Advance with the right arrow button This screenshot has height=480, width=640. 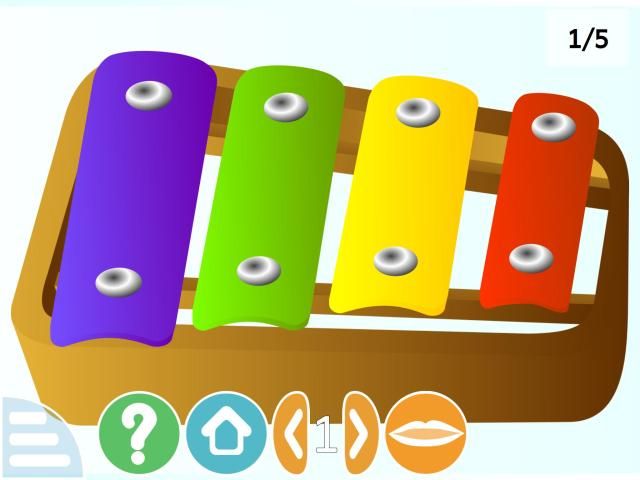point(360,434)
